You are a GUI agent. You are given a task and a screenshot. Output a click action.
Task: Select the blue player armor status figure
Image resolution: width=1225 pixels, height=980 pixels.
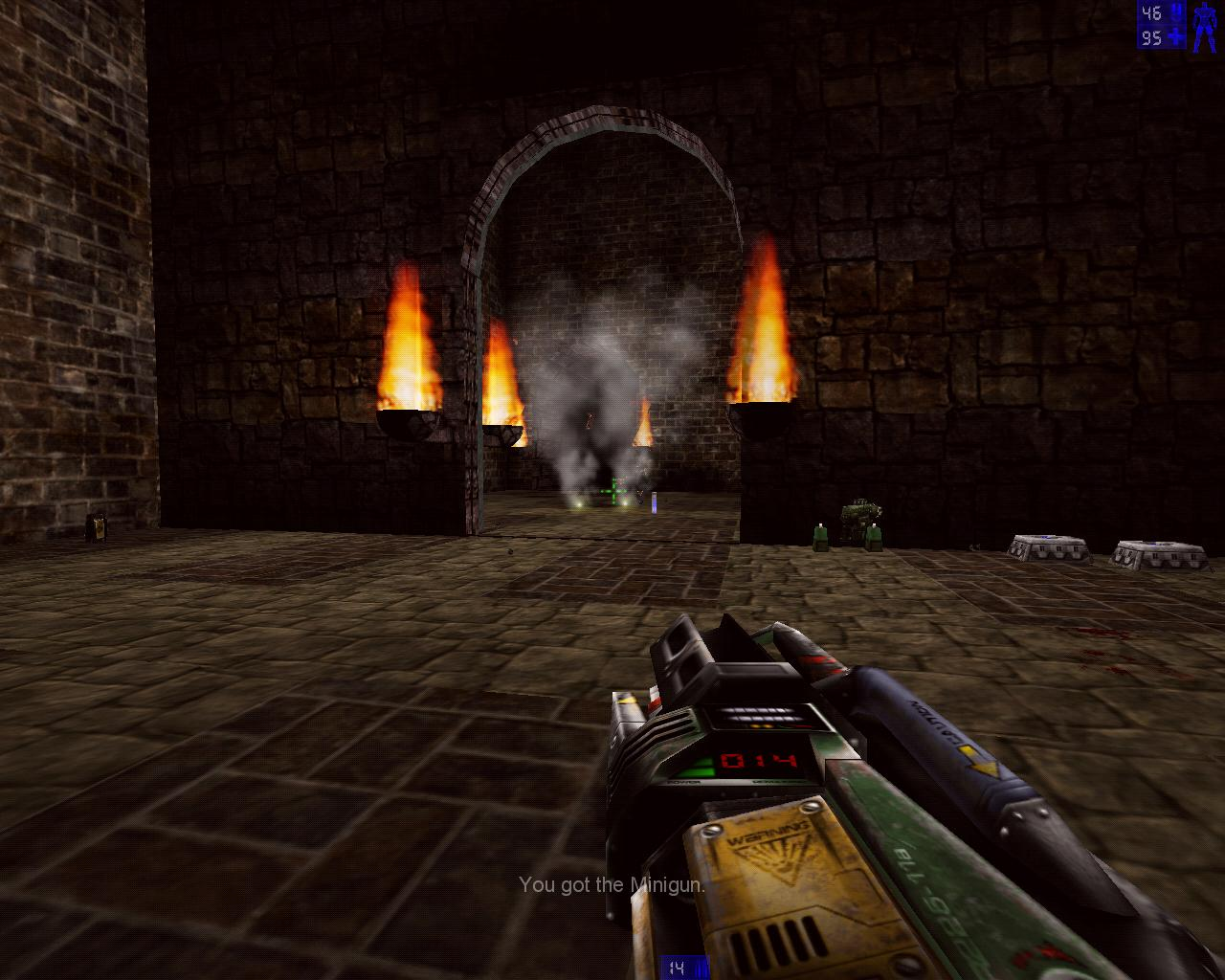click(x=1203, y=27)
